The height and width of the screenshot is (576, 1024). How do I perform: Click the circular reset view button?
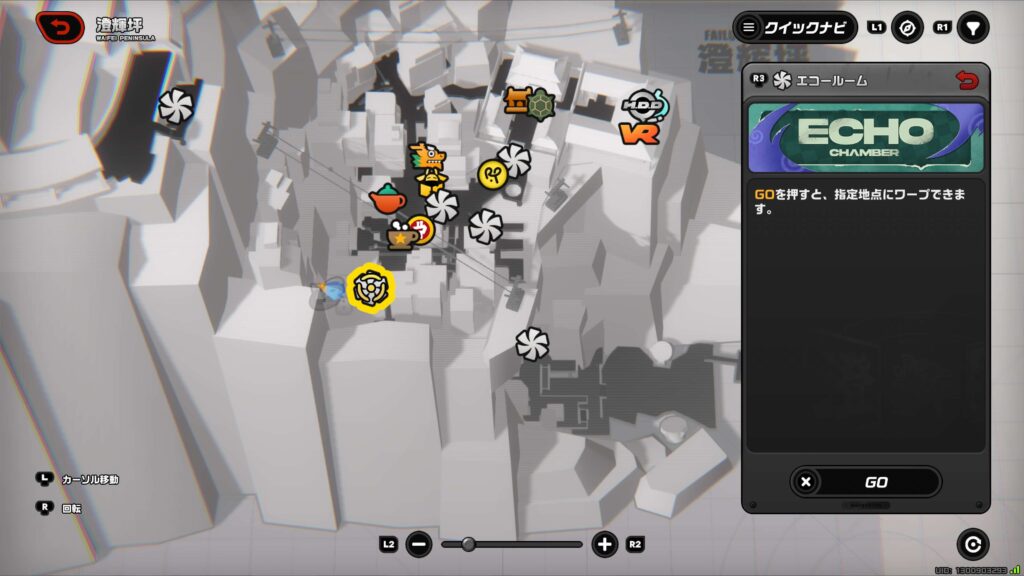click(972, 544)
